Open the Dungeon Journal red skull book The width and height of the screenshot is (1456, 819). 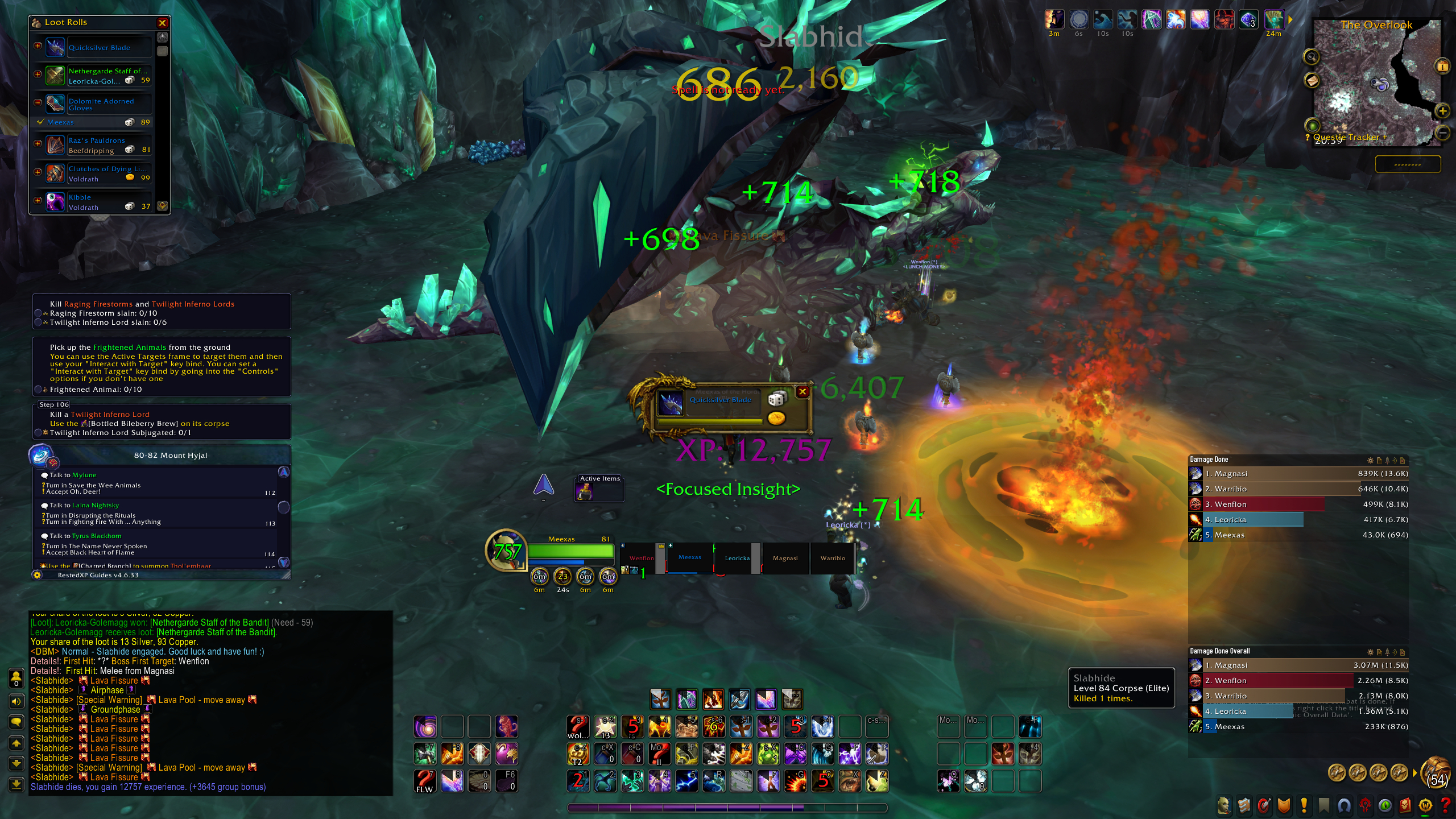[1405, 805]
